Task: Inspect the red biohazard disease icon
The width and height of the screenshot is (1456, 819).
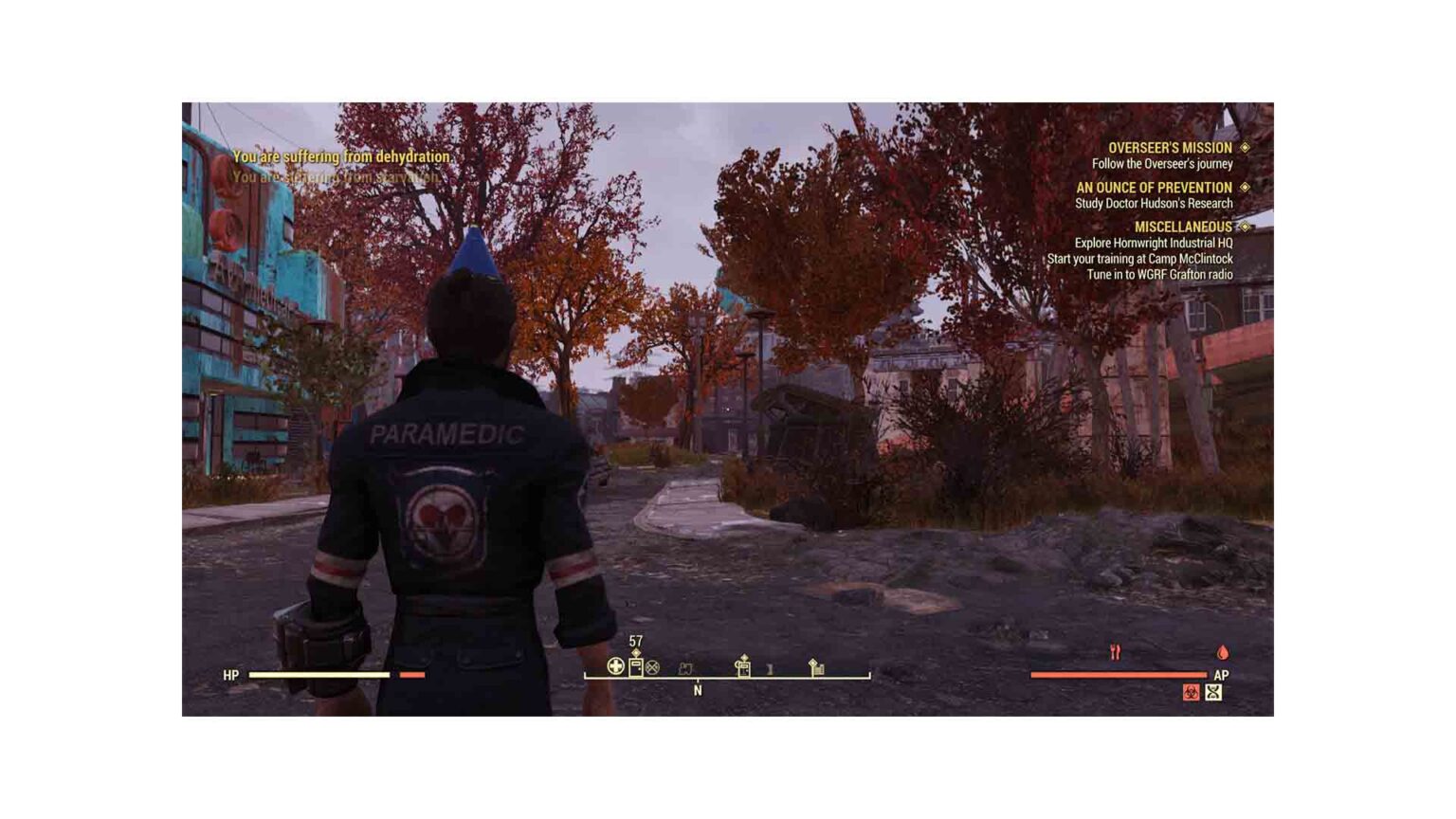Action: click(x=1192, y=693)
